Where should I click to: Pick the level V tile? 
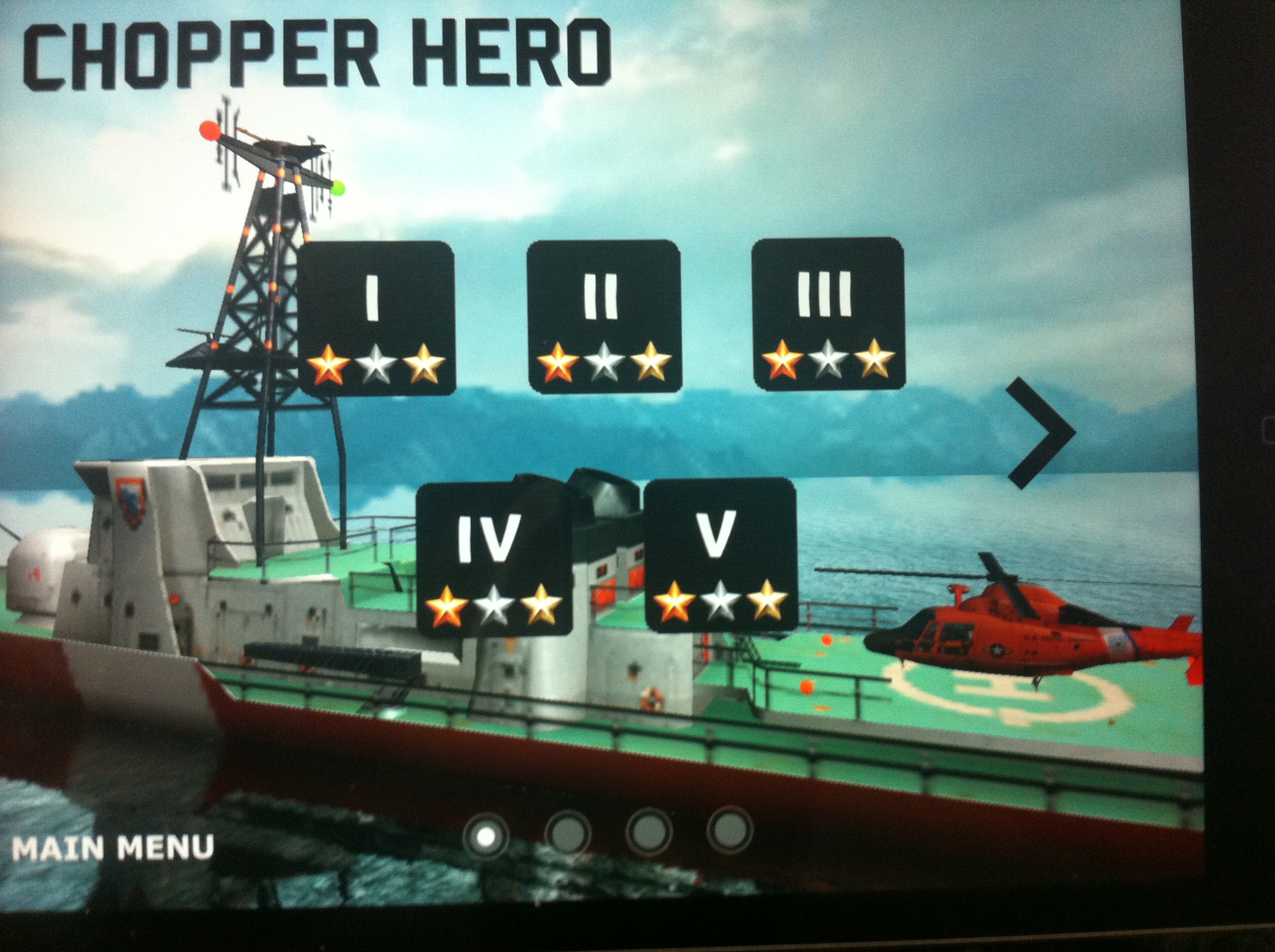click(x=720, y=553)
